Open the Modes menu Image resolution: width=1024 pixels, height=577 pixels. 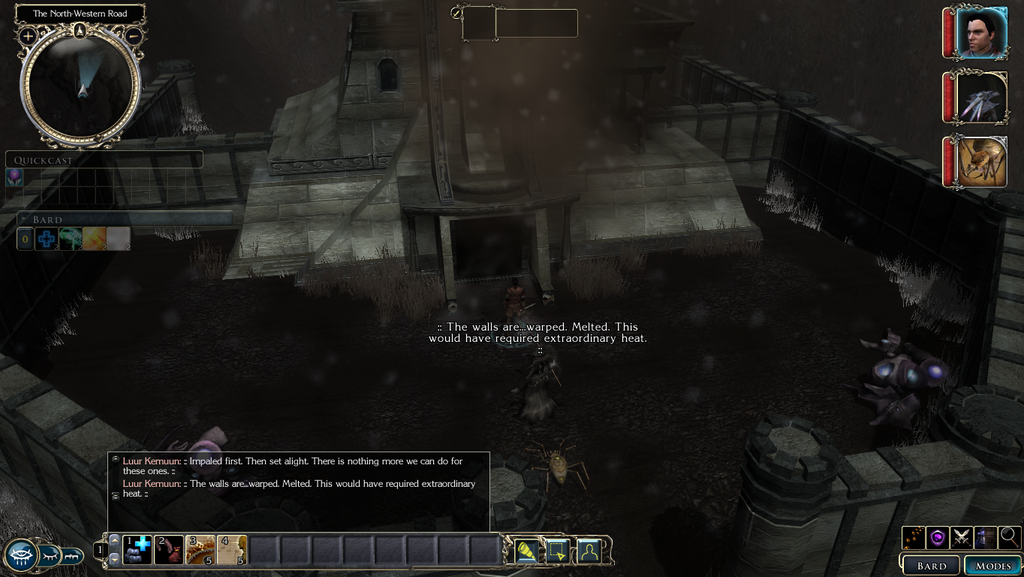(993, 565)
